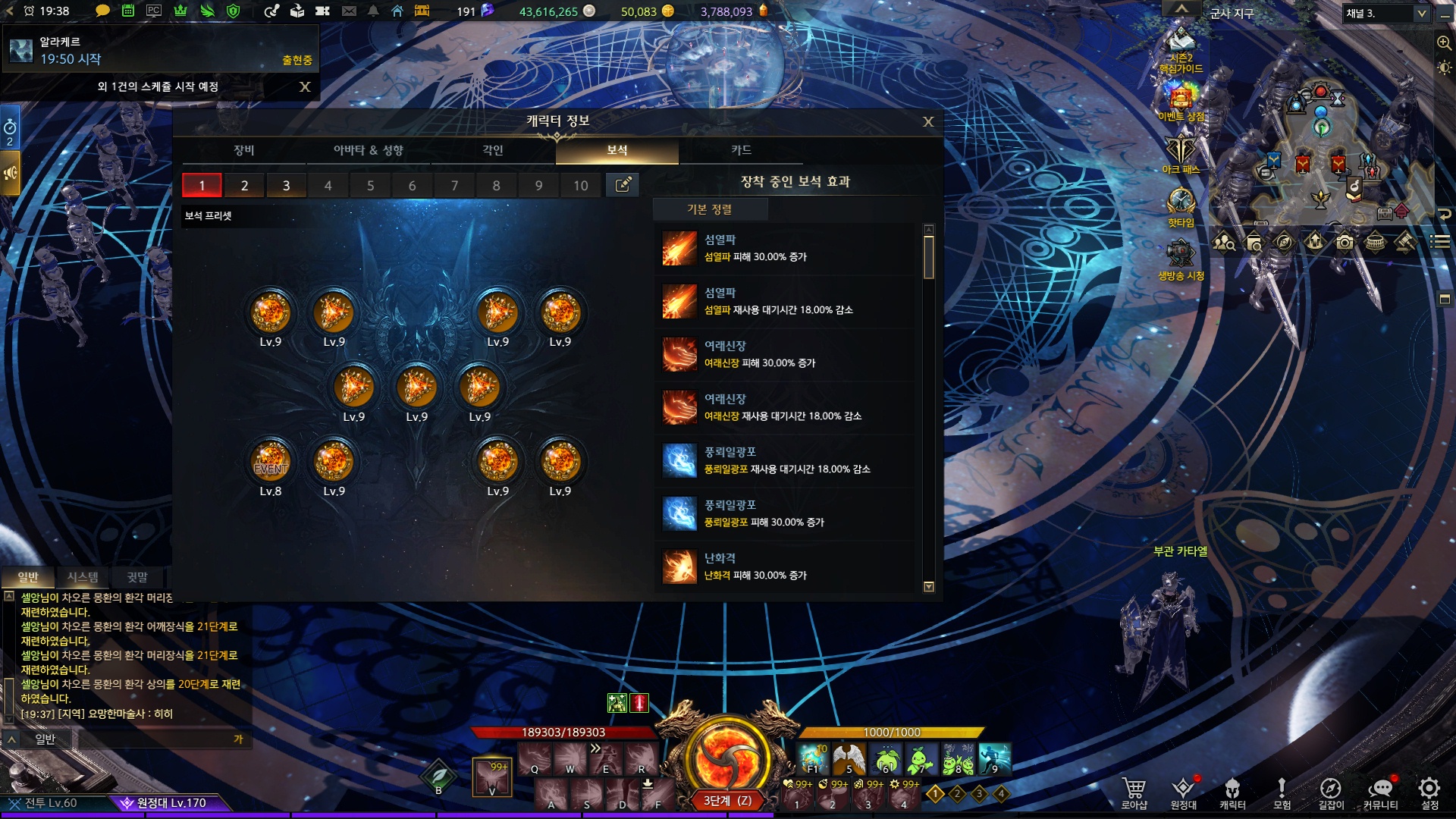Select gem preset number 2
1456x819 pixels.
pos(244,185)
